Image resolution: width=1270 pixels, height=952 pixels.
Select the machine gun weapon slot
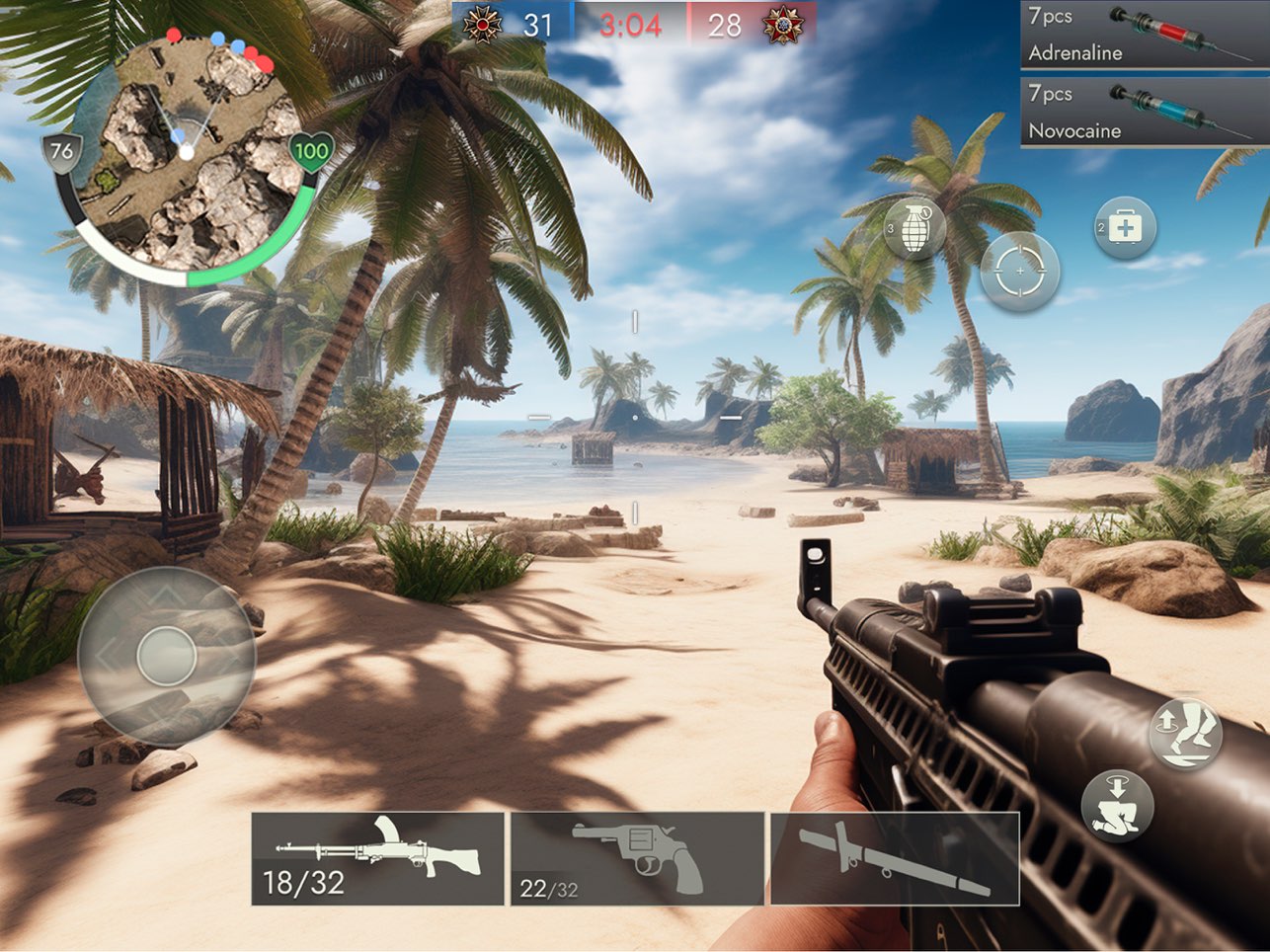pyautogui.click(x=377, y=858)
